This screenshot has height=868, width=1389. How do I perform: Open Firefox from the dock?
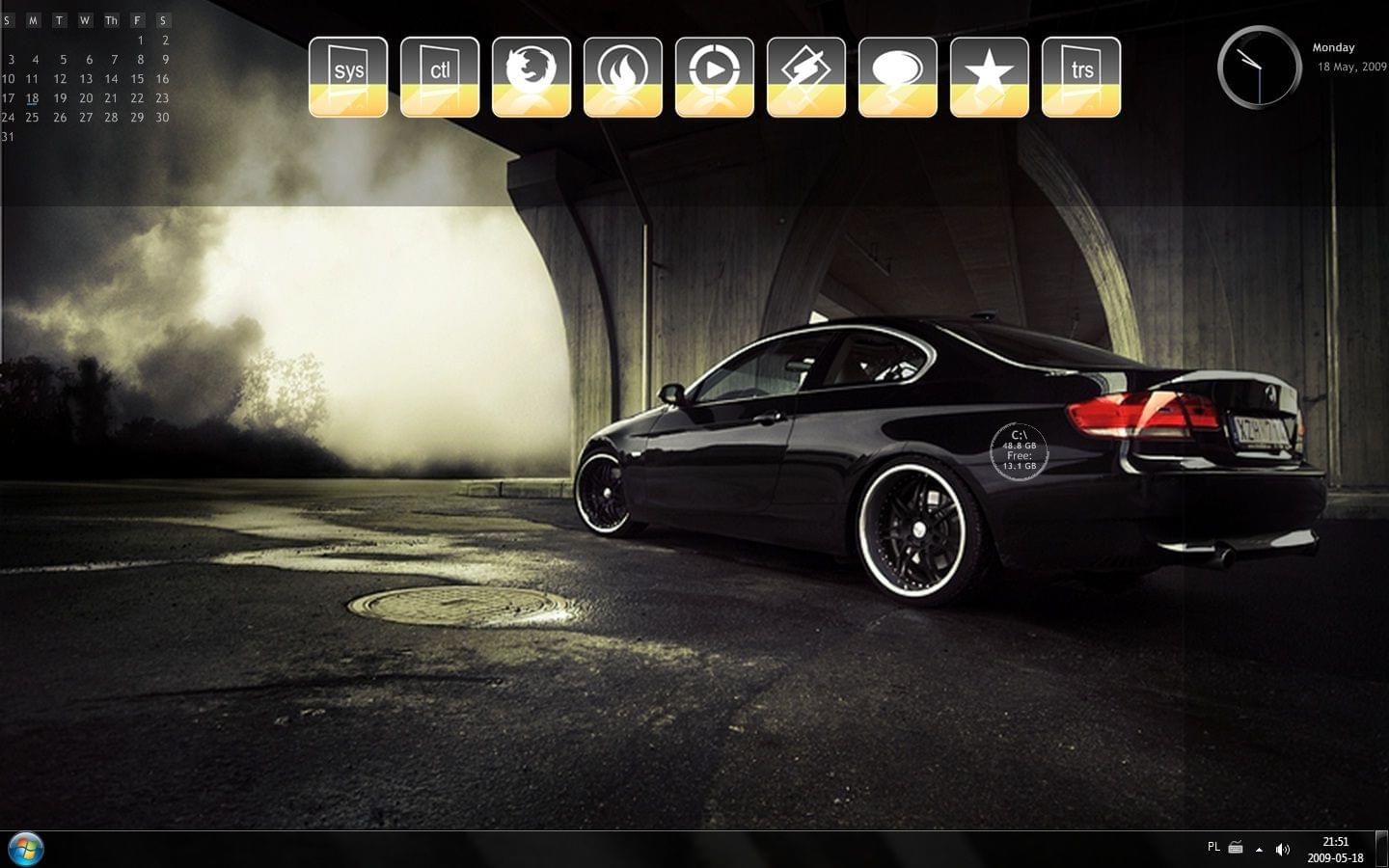[531, 77]
